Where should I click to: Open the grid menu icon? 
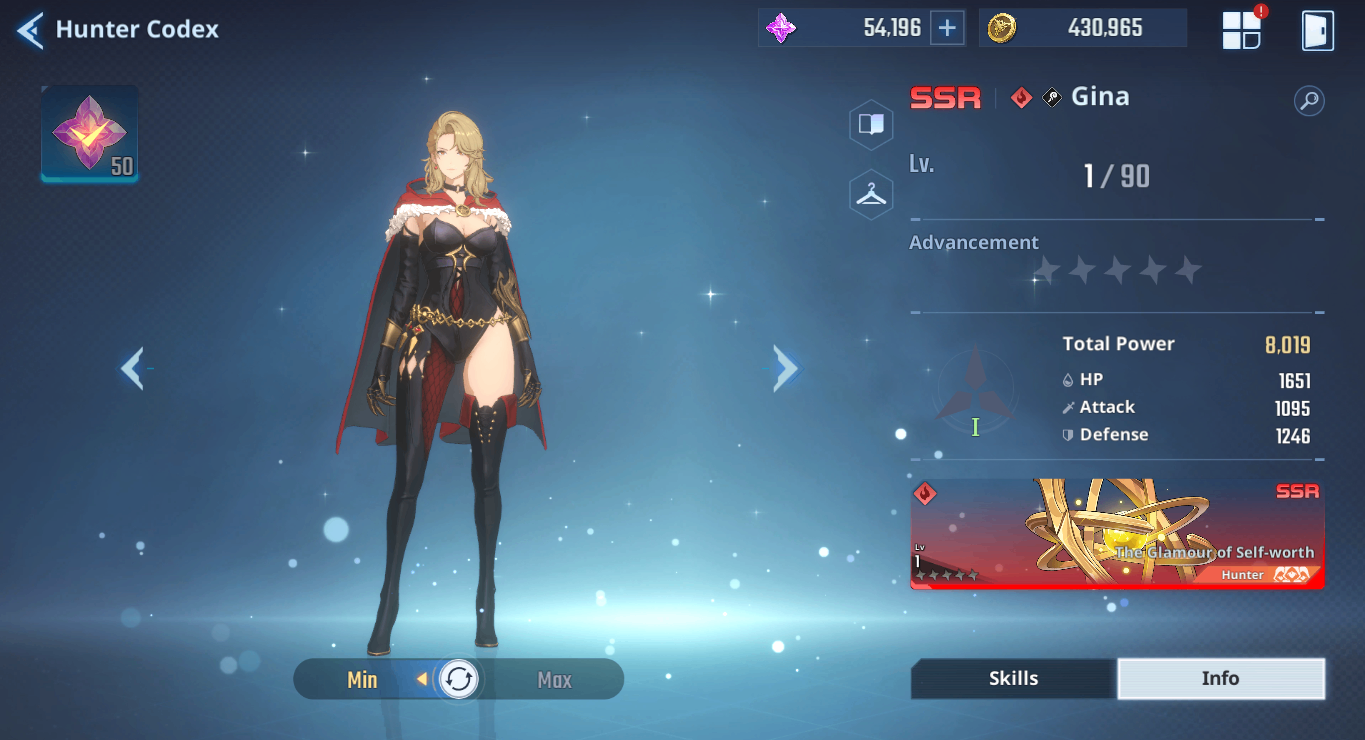coord(1242,30)
